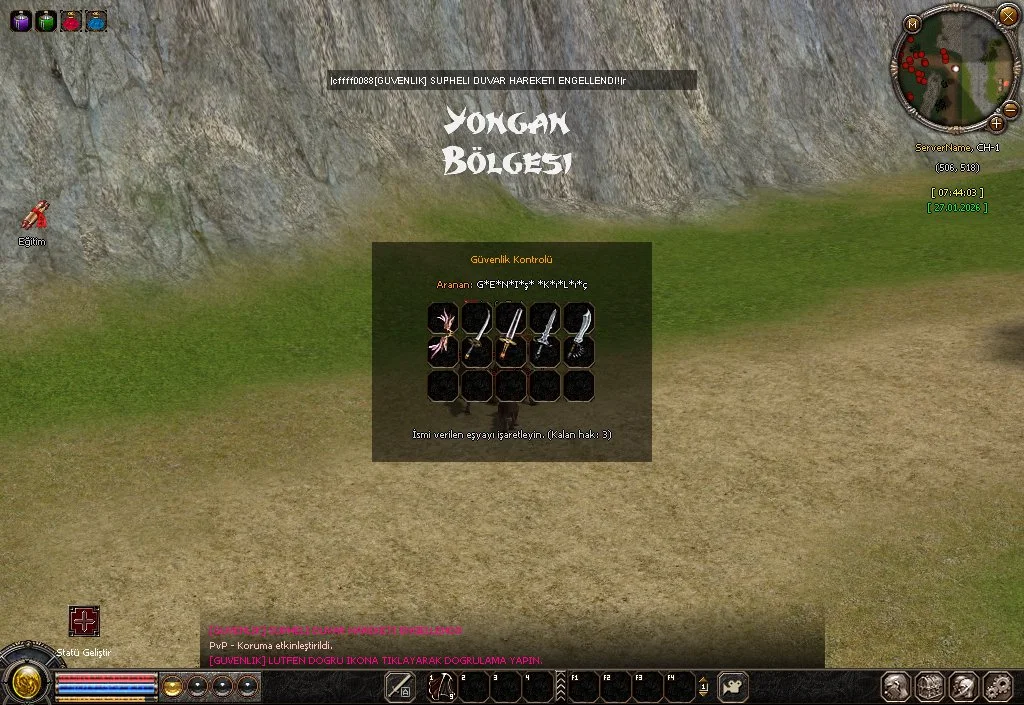Open the Eğitim scroll icon
Image resolution: width=1024 pixels, height=705 pixels.
click(x=36, y=216)
